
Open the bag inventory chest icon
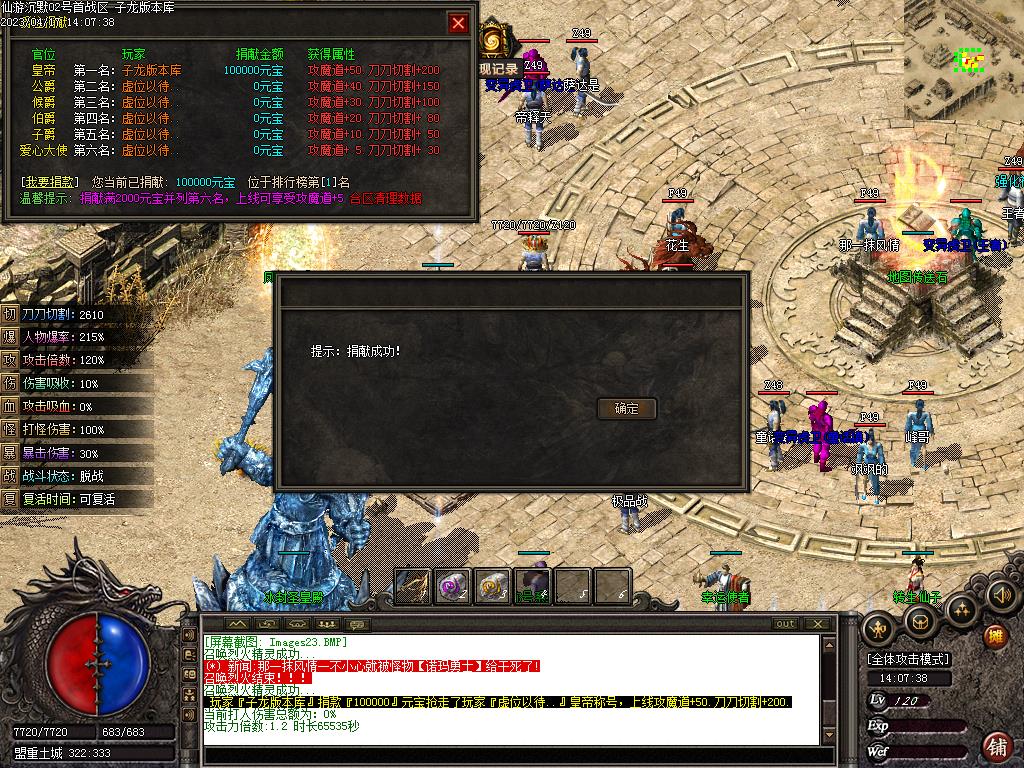point(919,622)
